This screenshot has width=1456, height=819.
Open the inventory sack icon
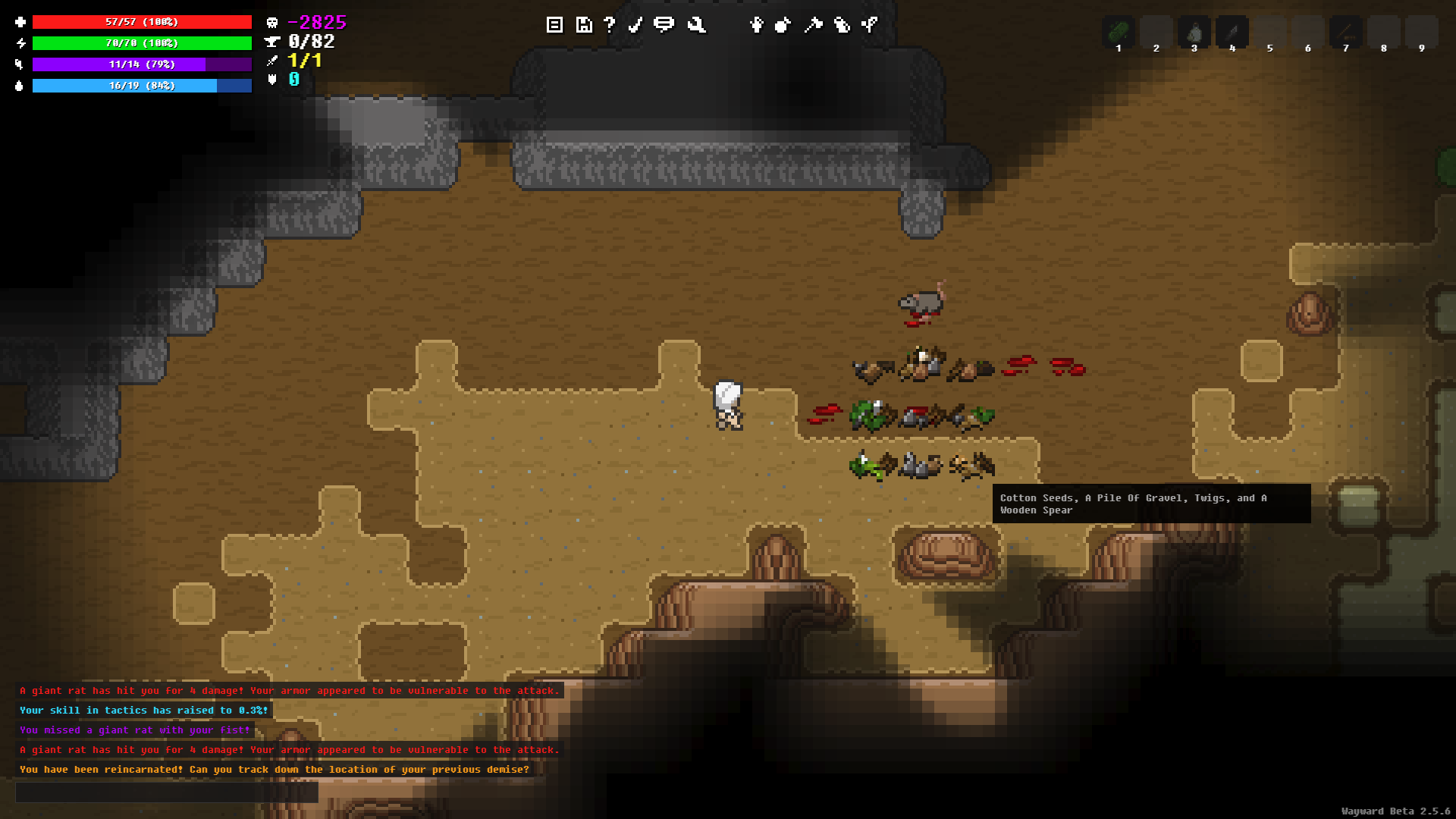click(783, 25)
